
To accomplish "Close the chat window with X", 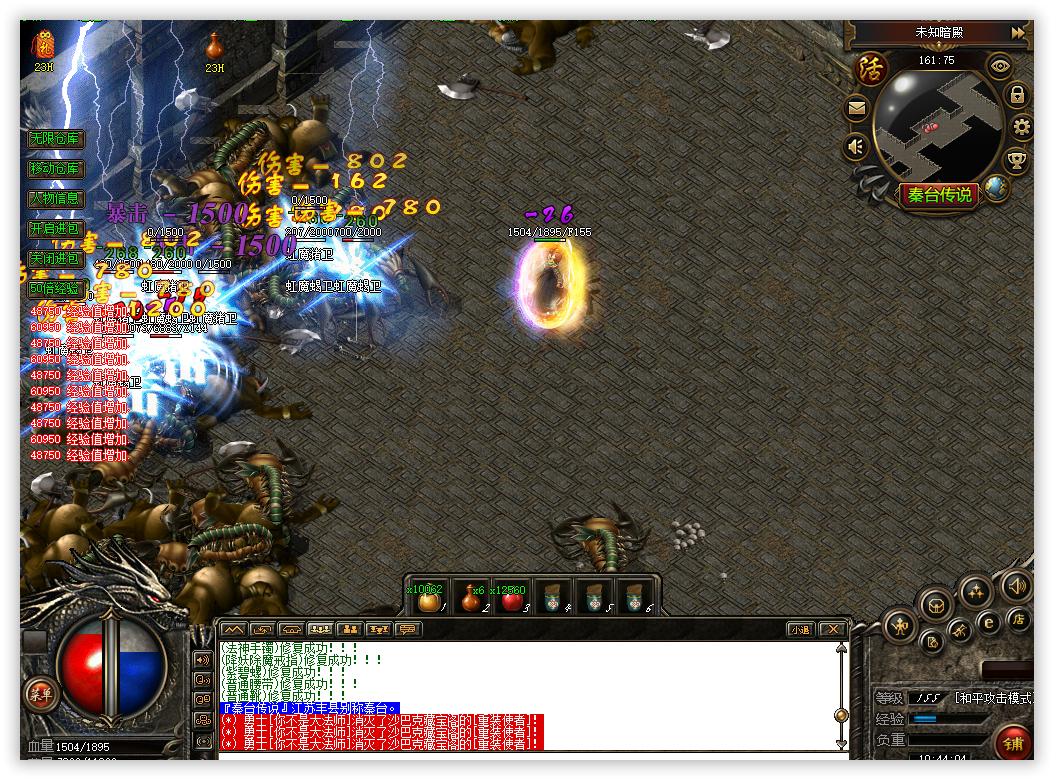I will [x=831, y=629].
